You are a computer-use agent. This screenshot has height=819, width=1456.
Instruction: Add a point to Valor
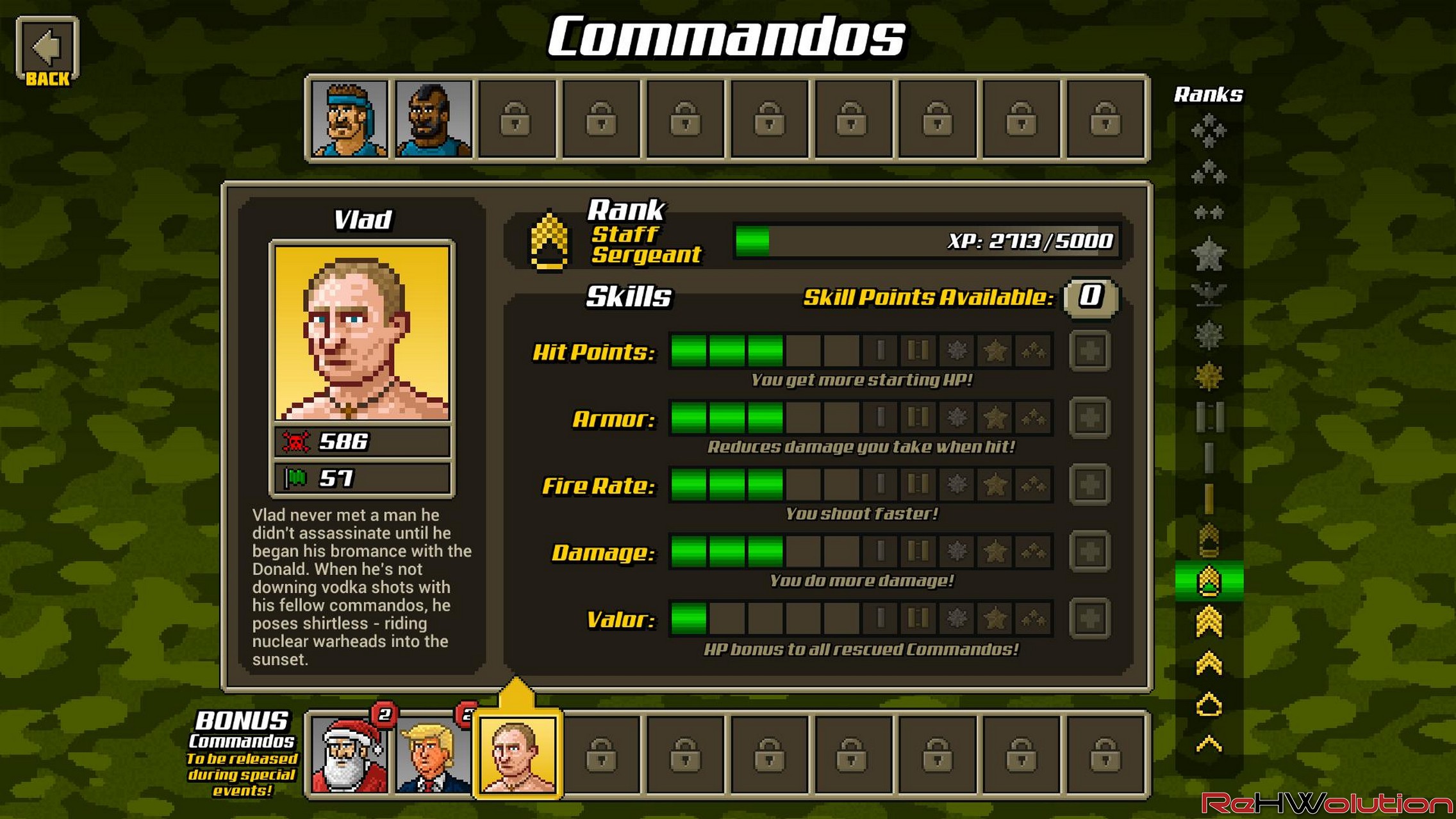pos(1089,618)
